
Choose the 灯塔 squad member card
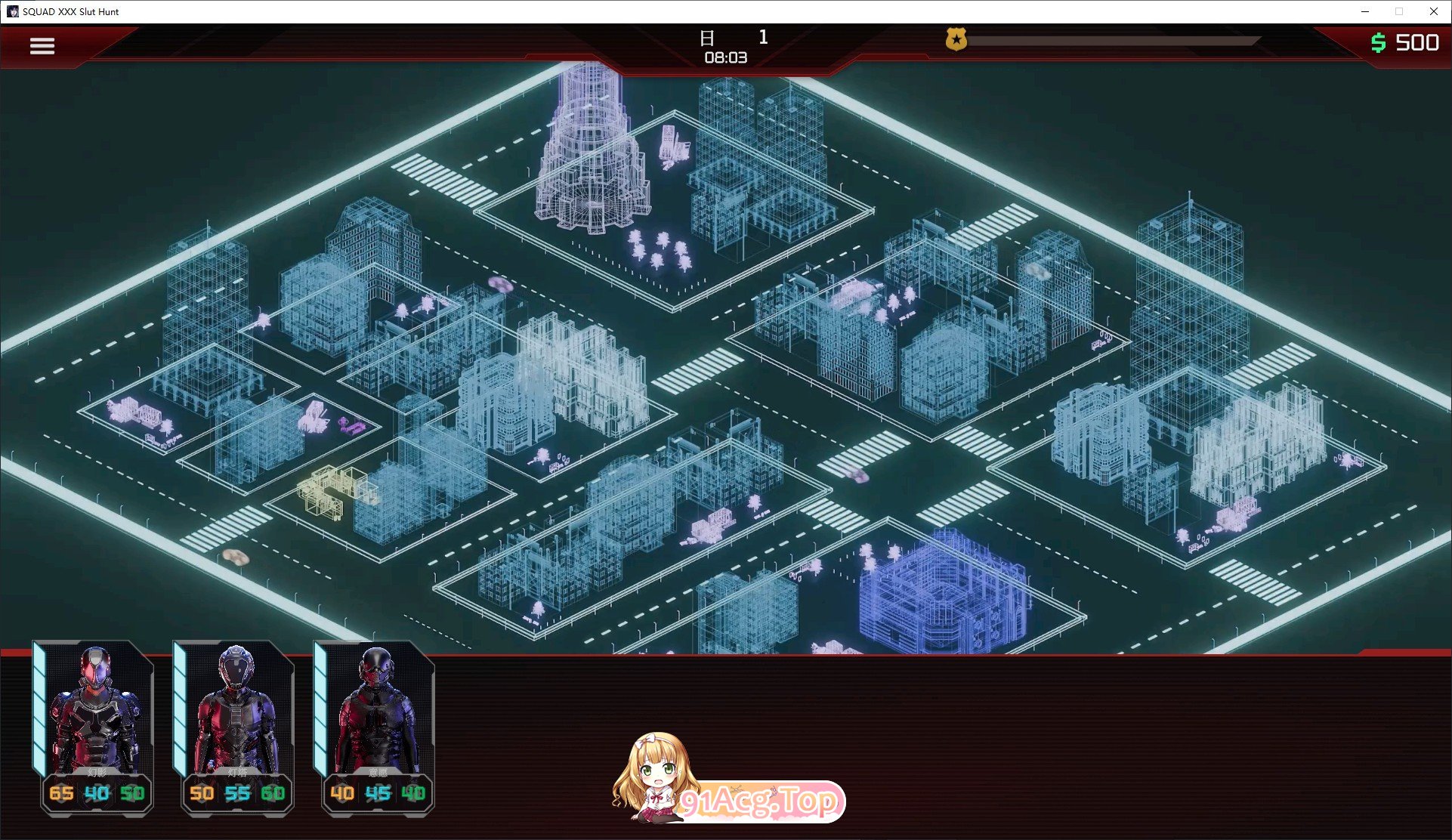tap(236, 718)
